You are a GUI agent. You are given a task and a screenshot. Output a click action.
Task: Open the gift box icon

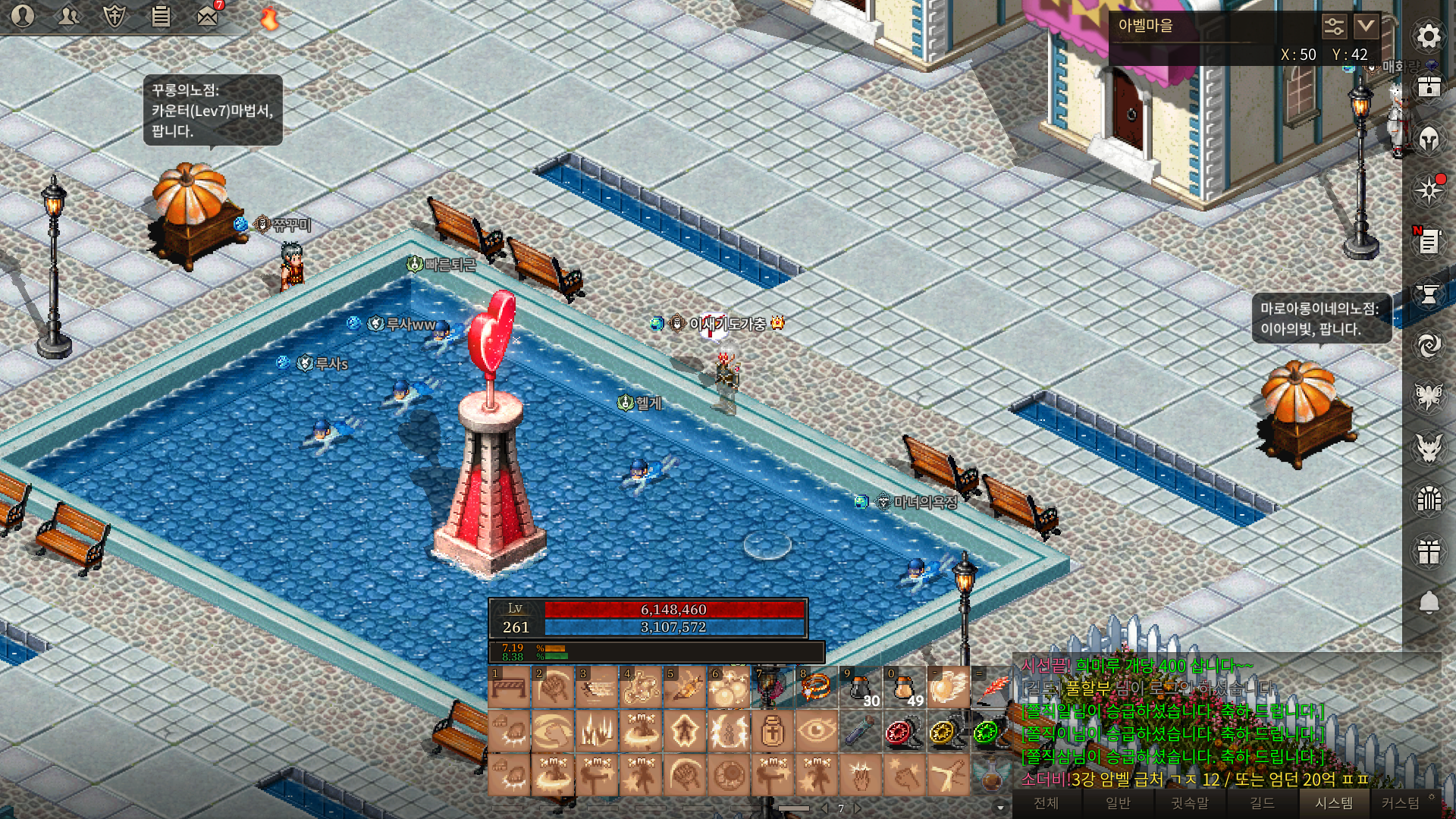pos(1429,551)
